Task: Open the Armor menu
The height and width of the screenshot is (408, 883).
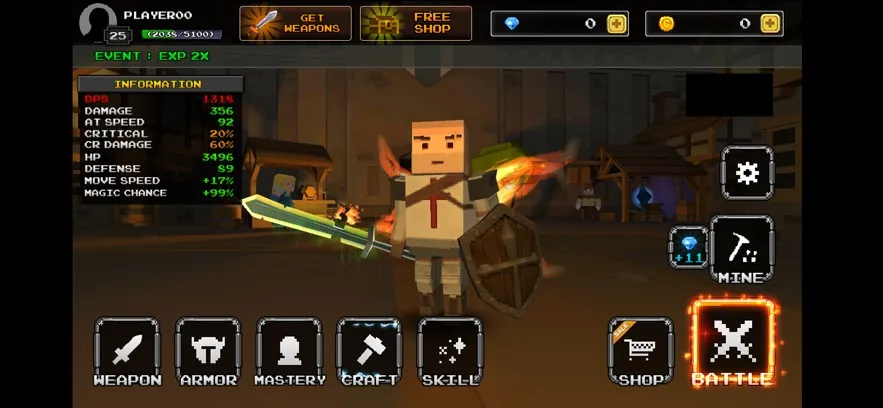Action: click(x=208, y=350)
